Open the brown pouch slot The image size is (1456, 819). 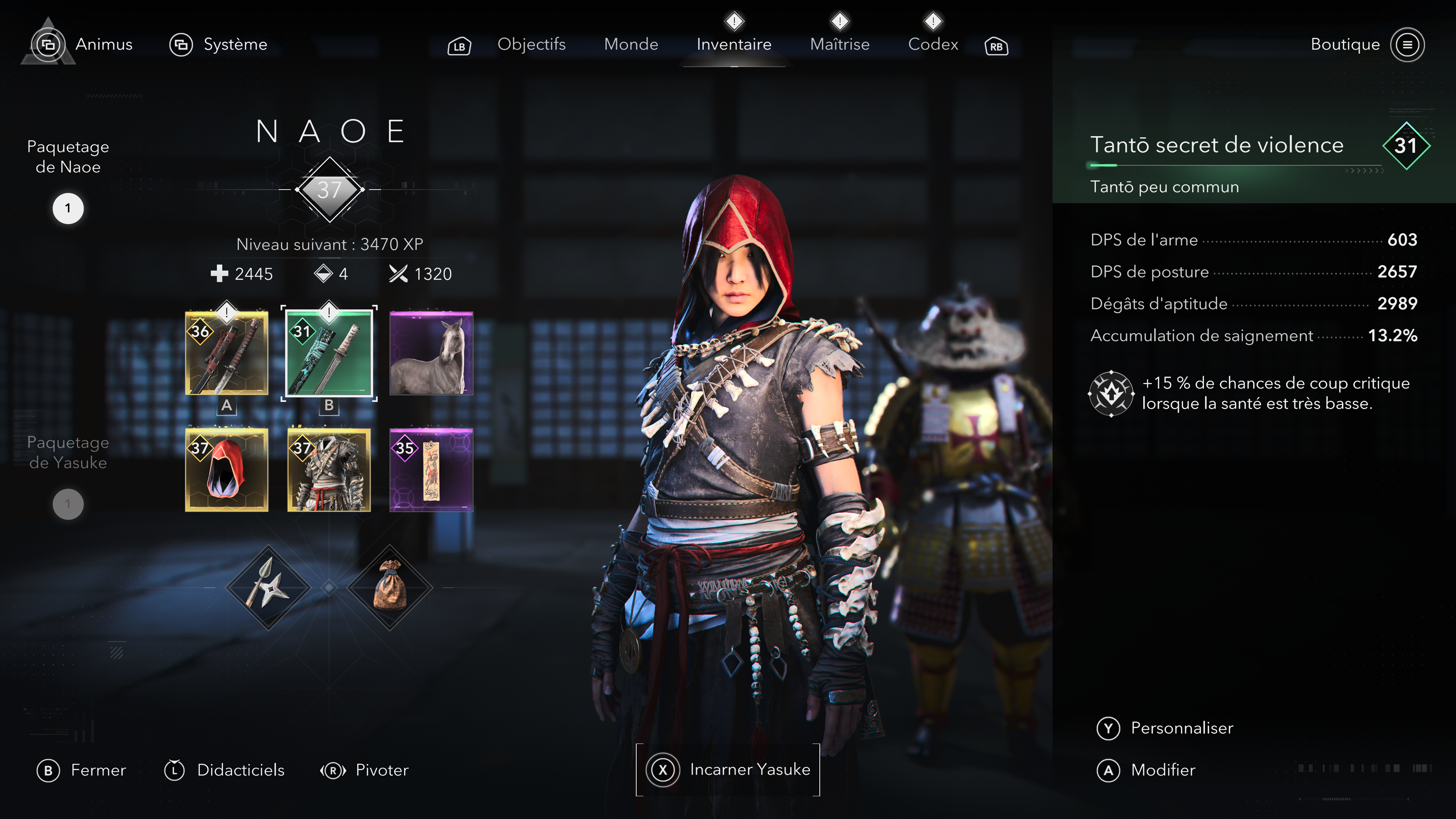[x=389, y=588]
